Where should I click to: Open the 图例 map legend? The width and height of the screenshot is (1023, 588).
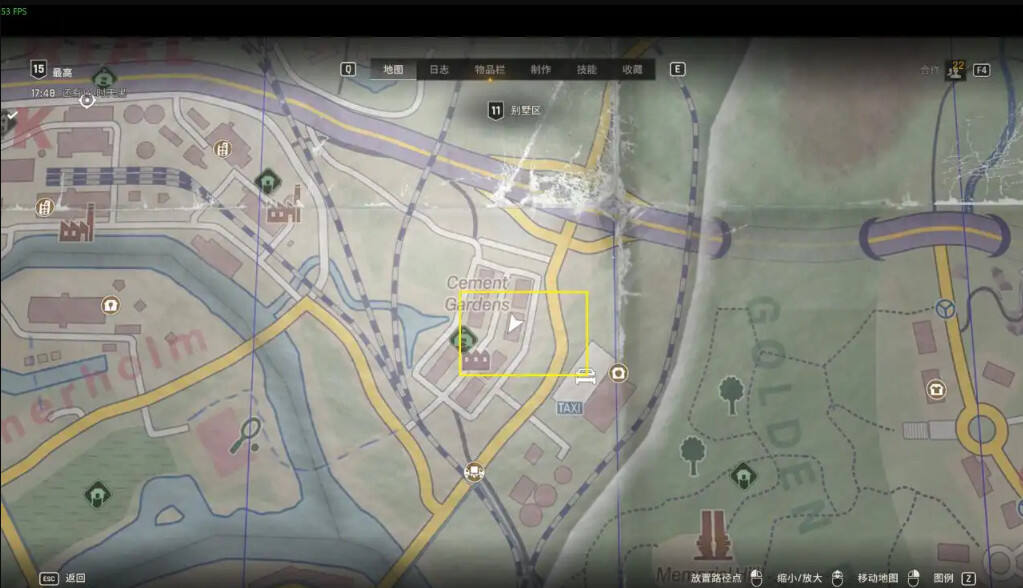pyautogui.click(x=943, y=578)
